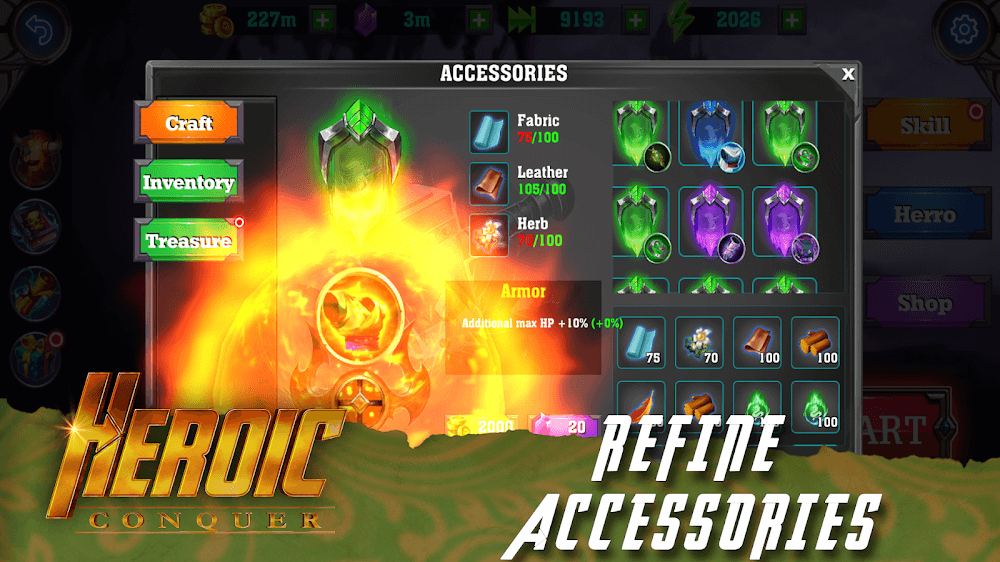Open the Skill menu button

(x=924, y=126)
